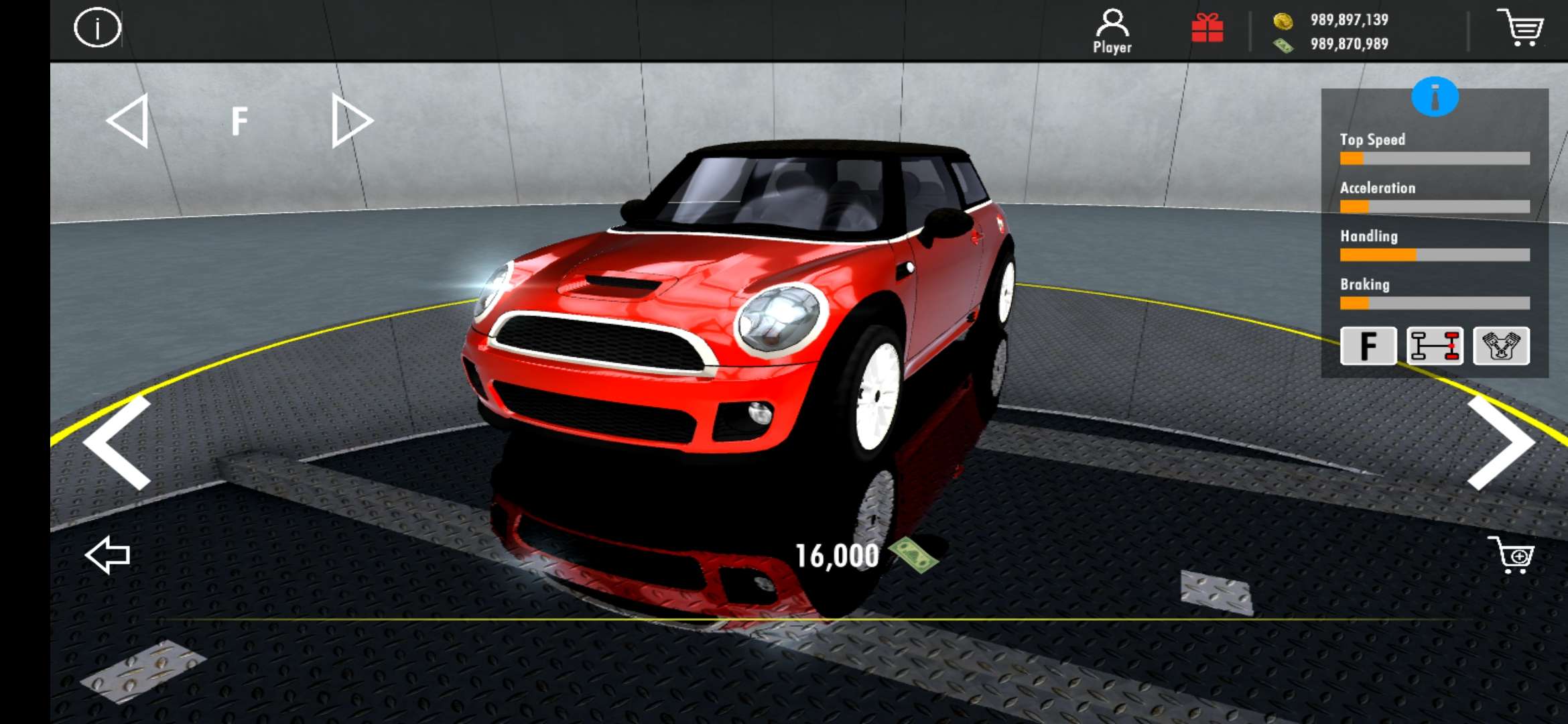1568x724 pixels.
Task: Open the Player profile icon
Action: (1112, 23)
